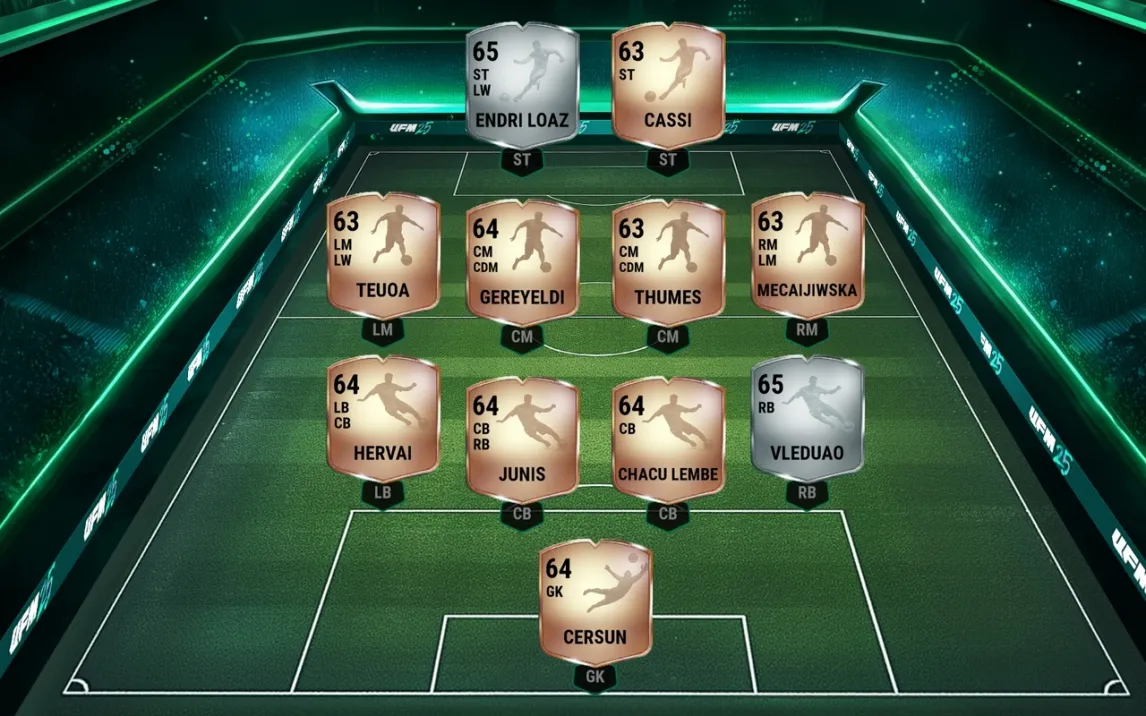Choose the Cassi striker card
The width and height of the screenshot is (1146, 716).
668,88
